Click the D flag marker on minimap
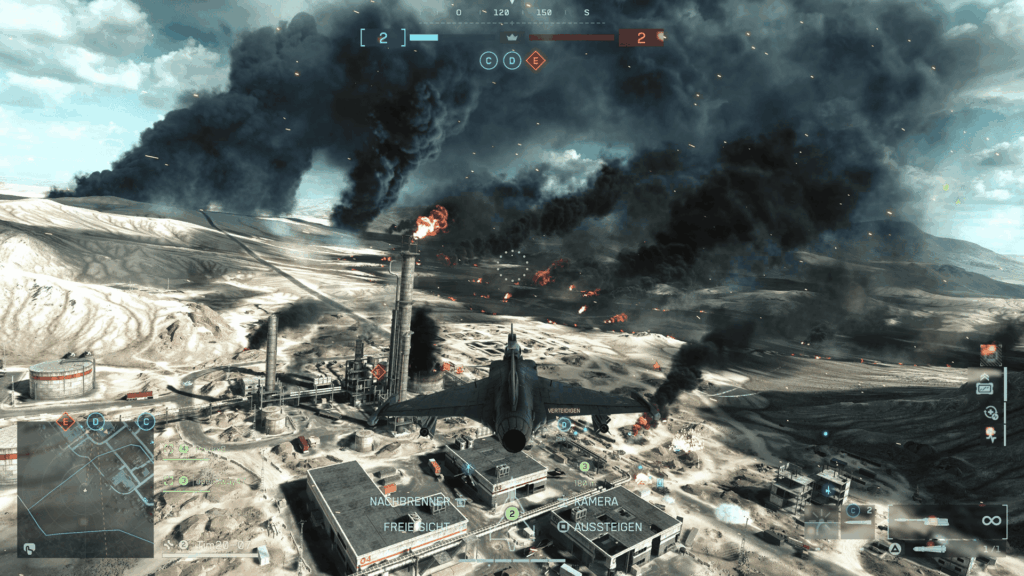The height and width of the screenshot is (576, 1024). coord(95,421)
